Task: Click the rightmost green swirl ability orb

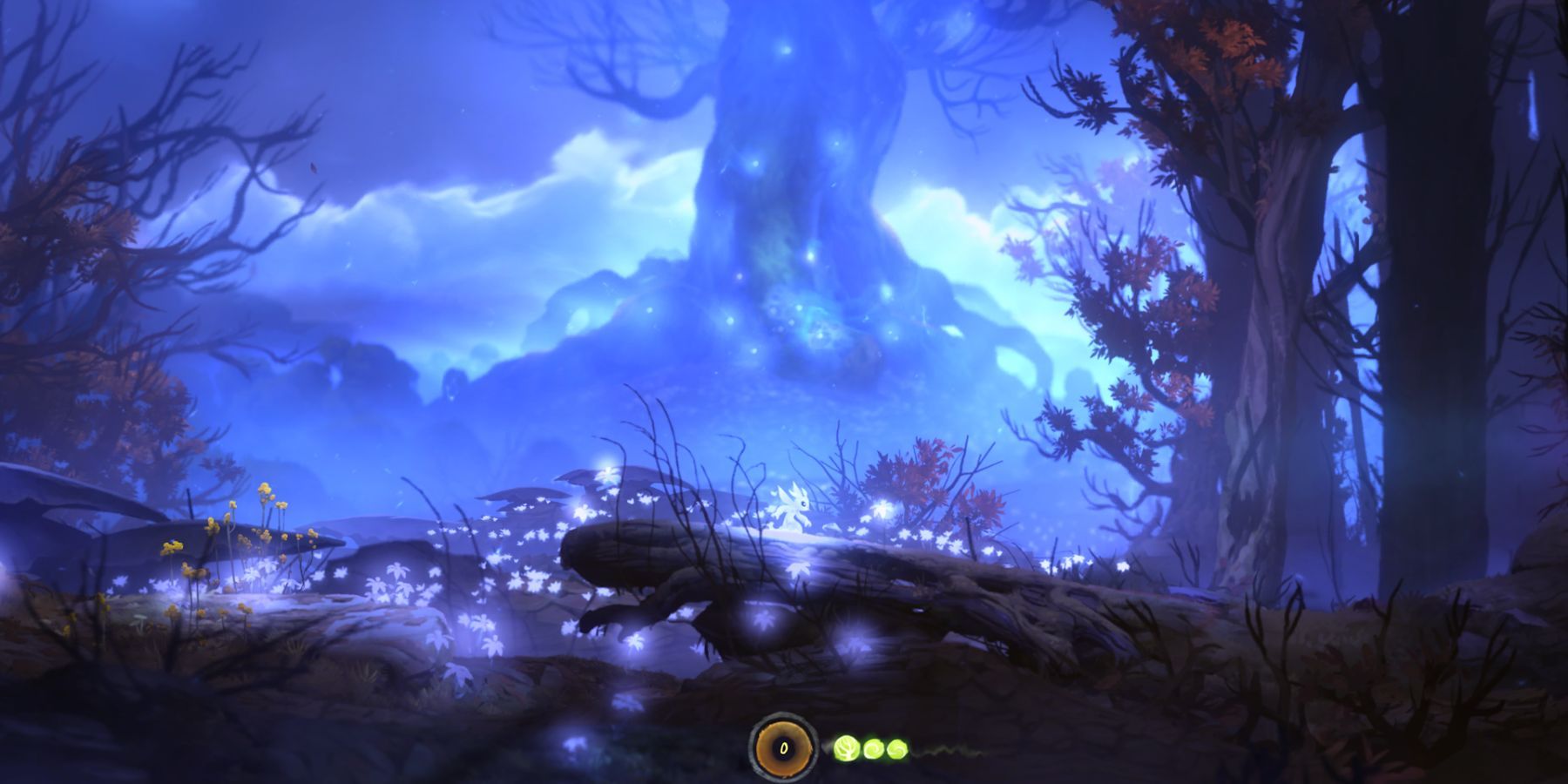Action: tap(897, 747)
